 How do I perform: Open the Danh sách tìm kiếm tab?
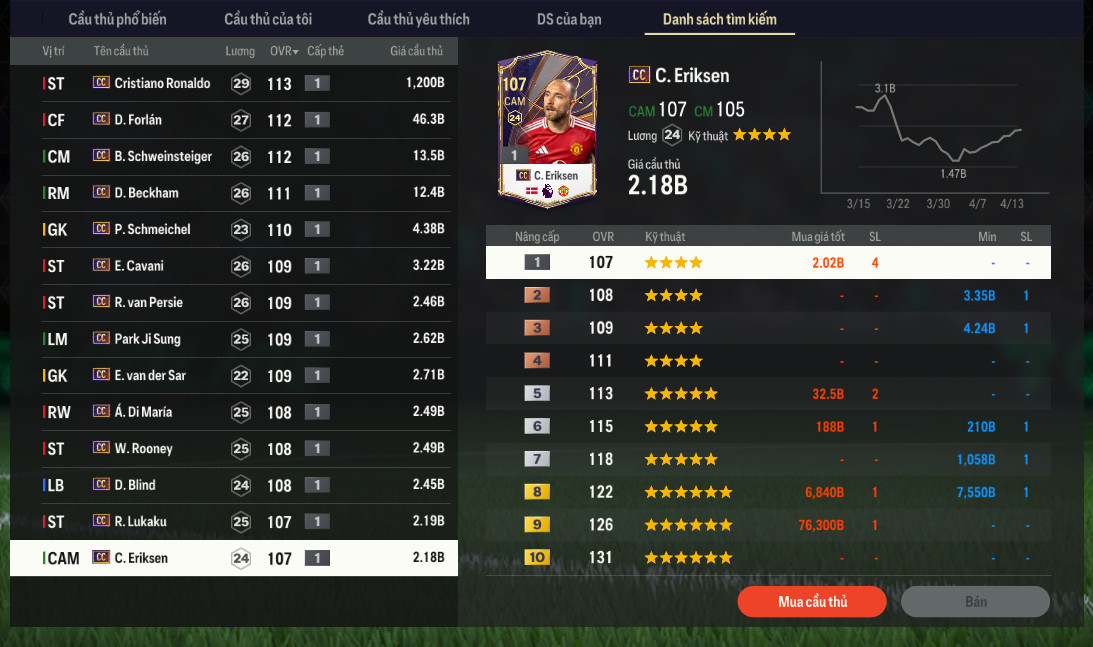[719, 19]
